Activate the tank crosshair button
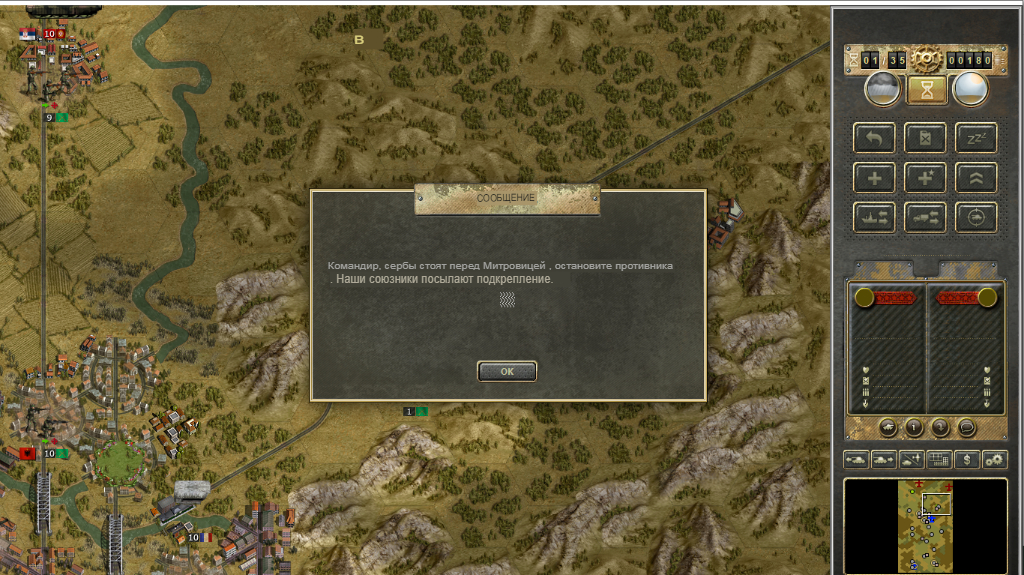Screen dimensions: 1024x575 976,216
